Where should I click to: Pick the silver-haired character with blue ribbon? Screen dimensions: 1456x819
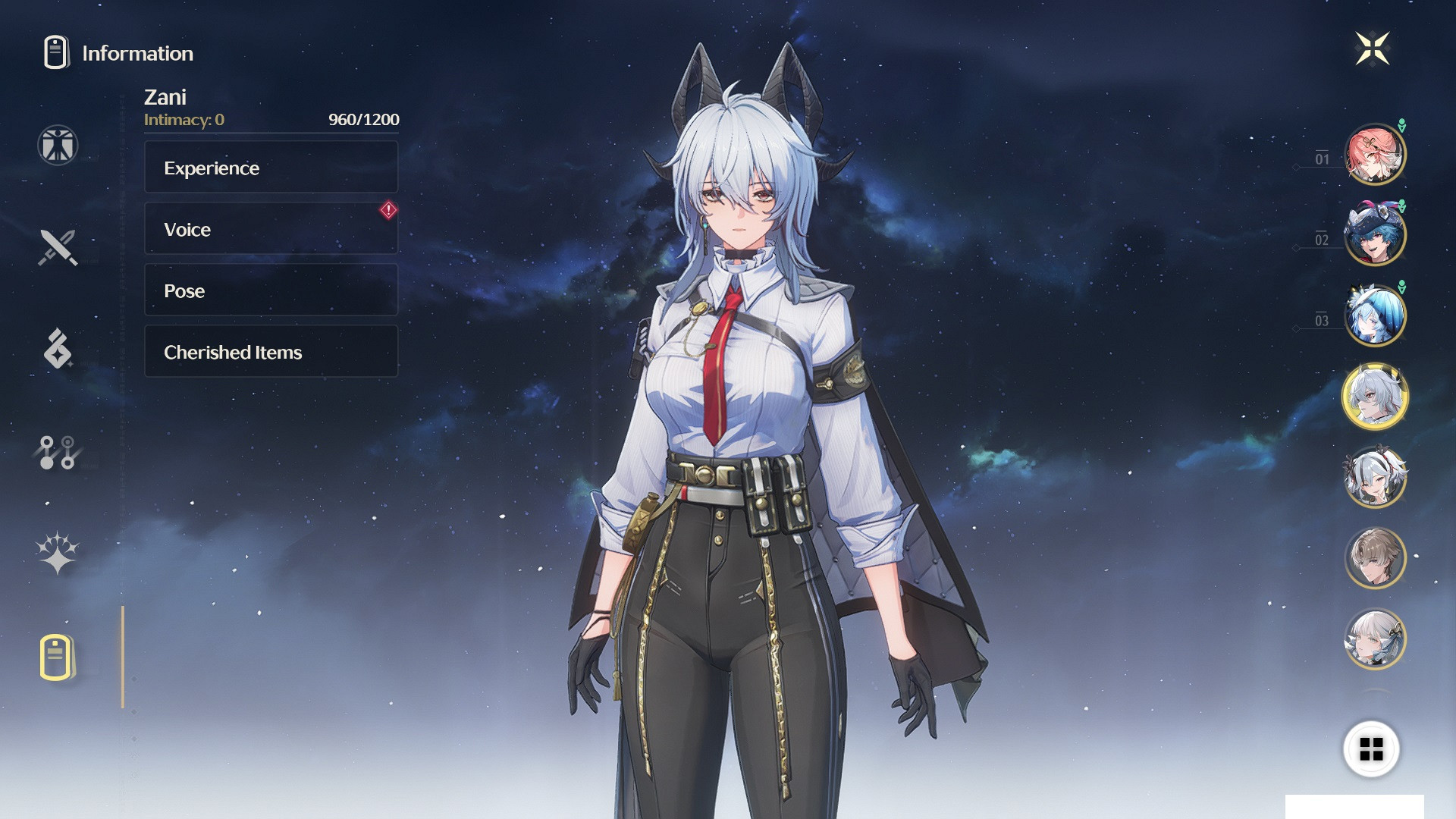(1374, 639)
